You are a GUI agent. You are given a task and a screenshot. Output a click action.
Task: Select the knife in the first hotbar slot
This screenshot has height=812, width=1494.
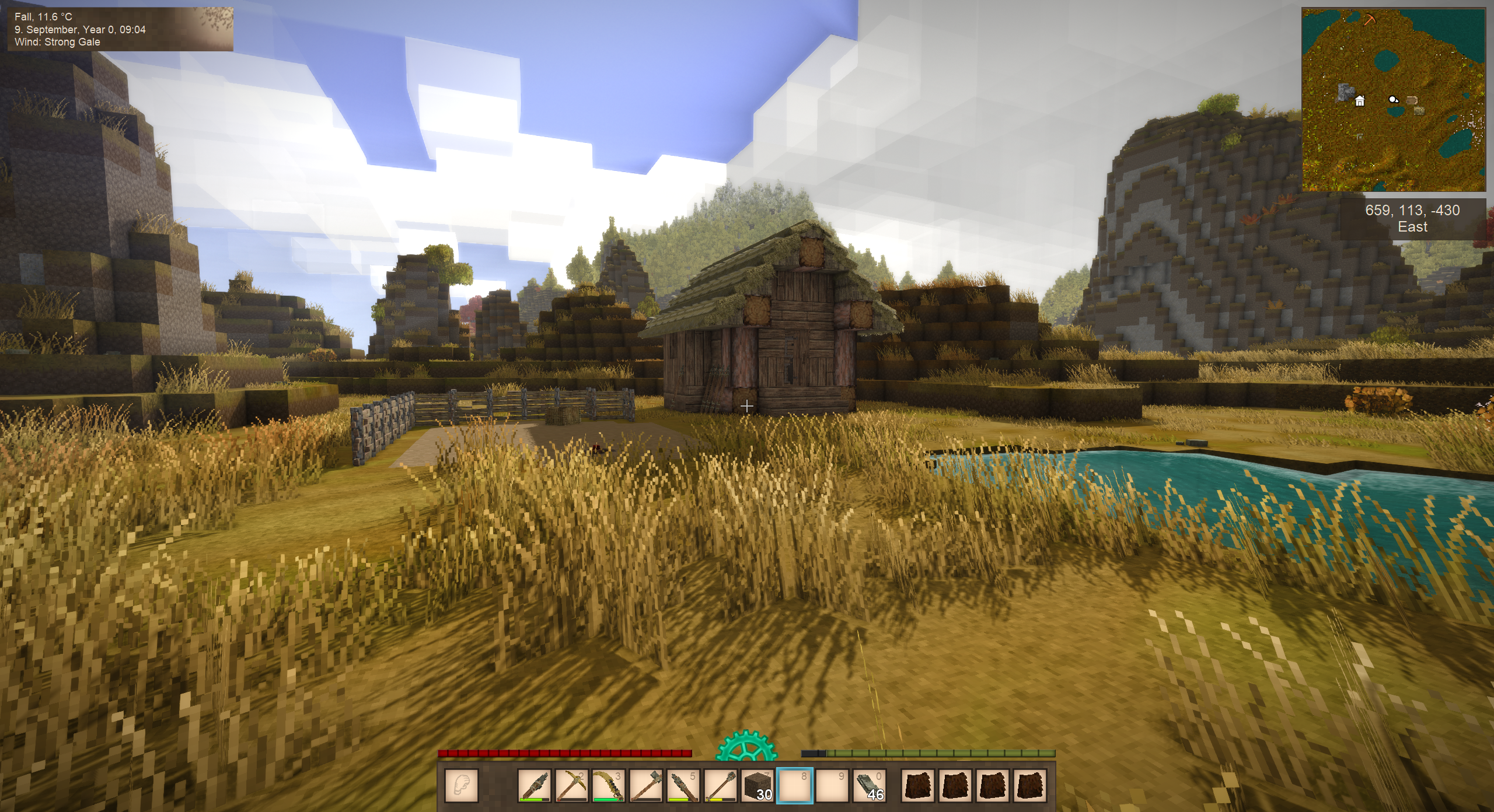(x=534, y=785)
